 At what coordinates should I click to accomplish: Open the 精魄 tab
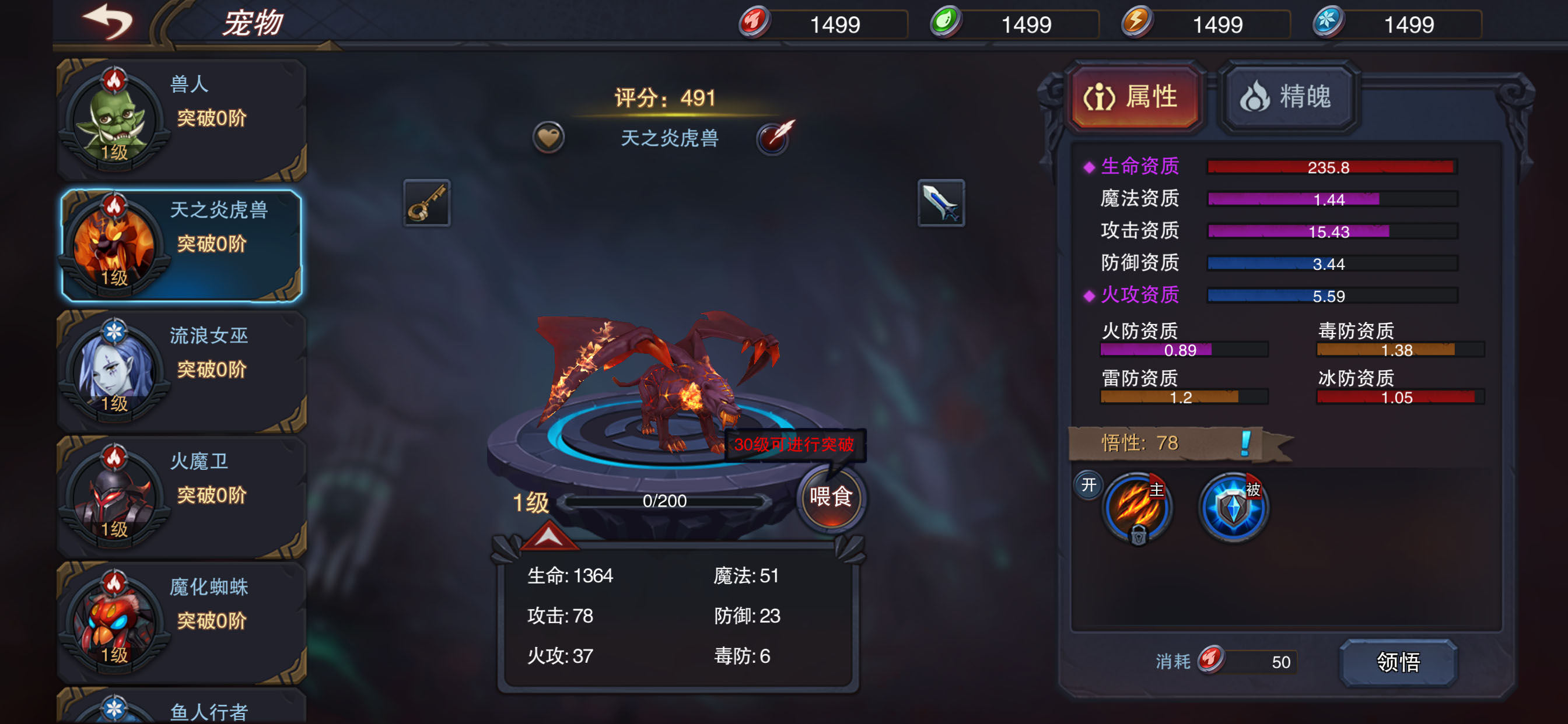1288,97
